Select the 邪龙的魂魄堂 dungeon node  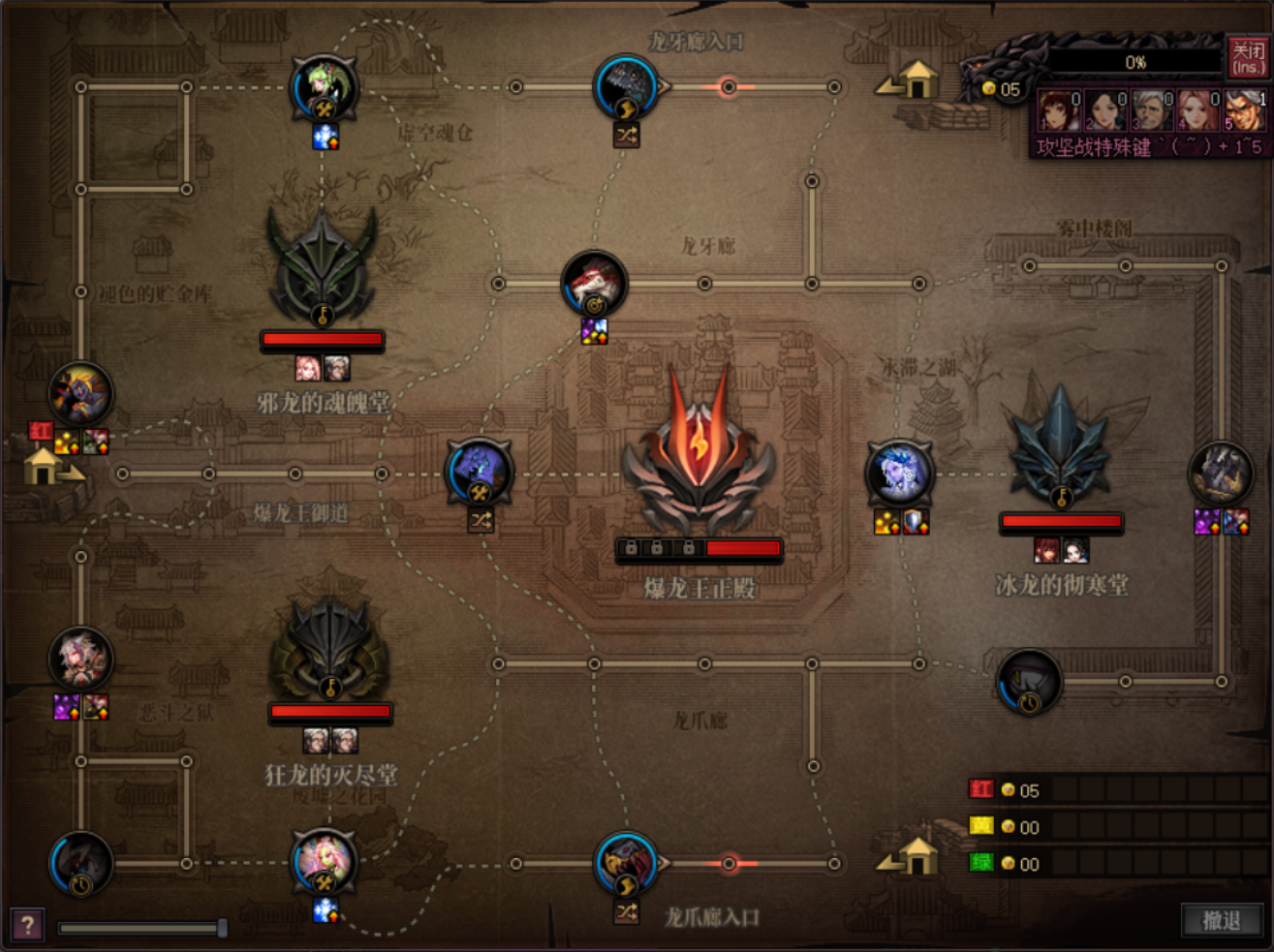pos(323,266)
